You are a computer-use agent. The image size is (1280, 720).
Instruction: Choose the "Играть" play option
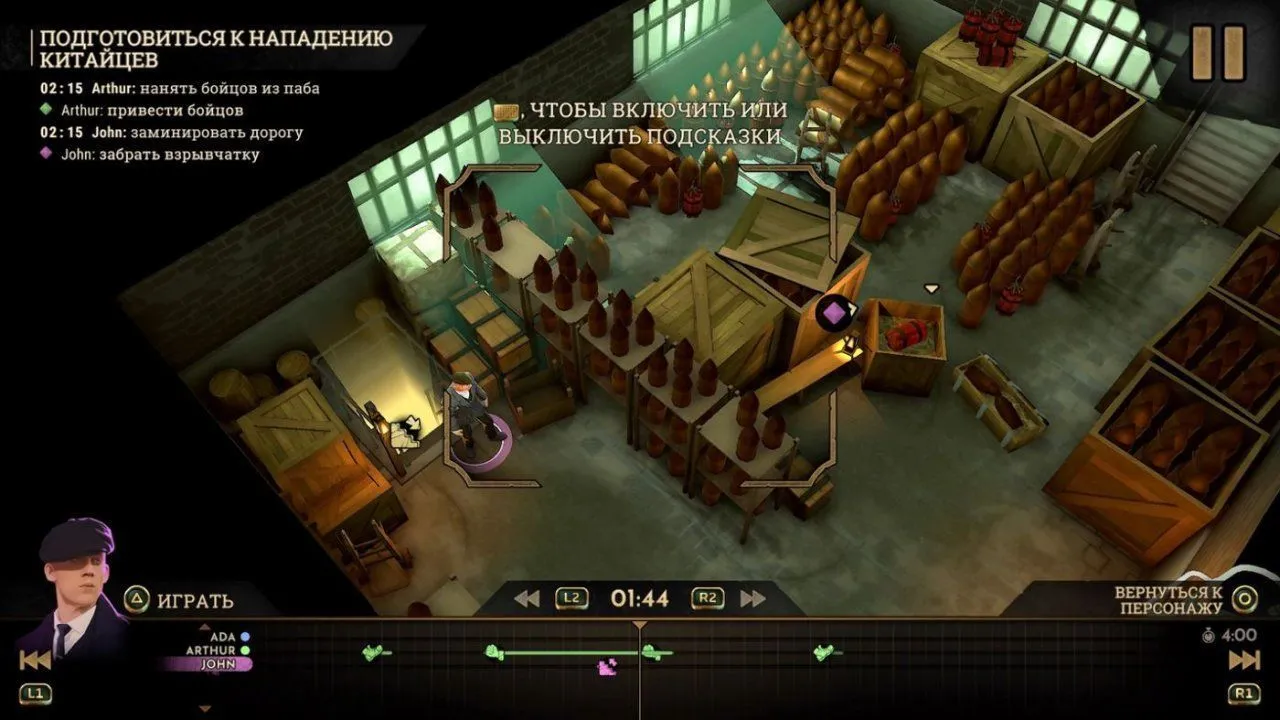[x=180, y=600]
